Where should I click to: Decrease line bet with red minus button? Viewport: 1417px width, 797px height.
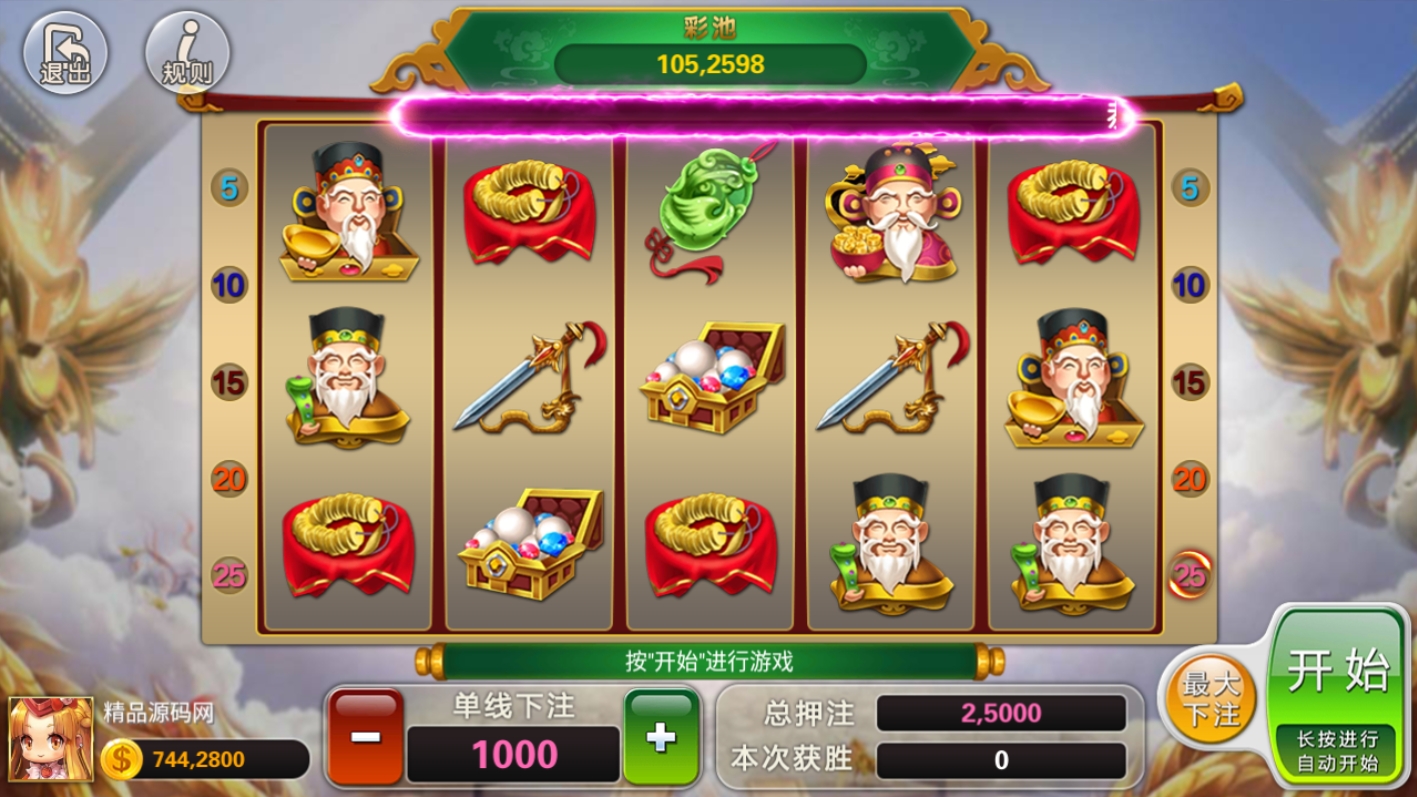366,736
